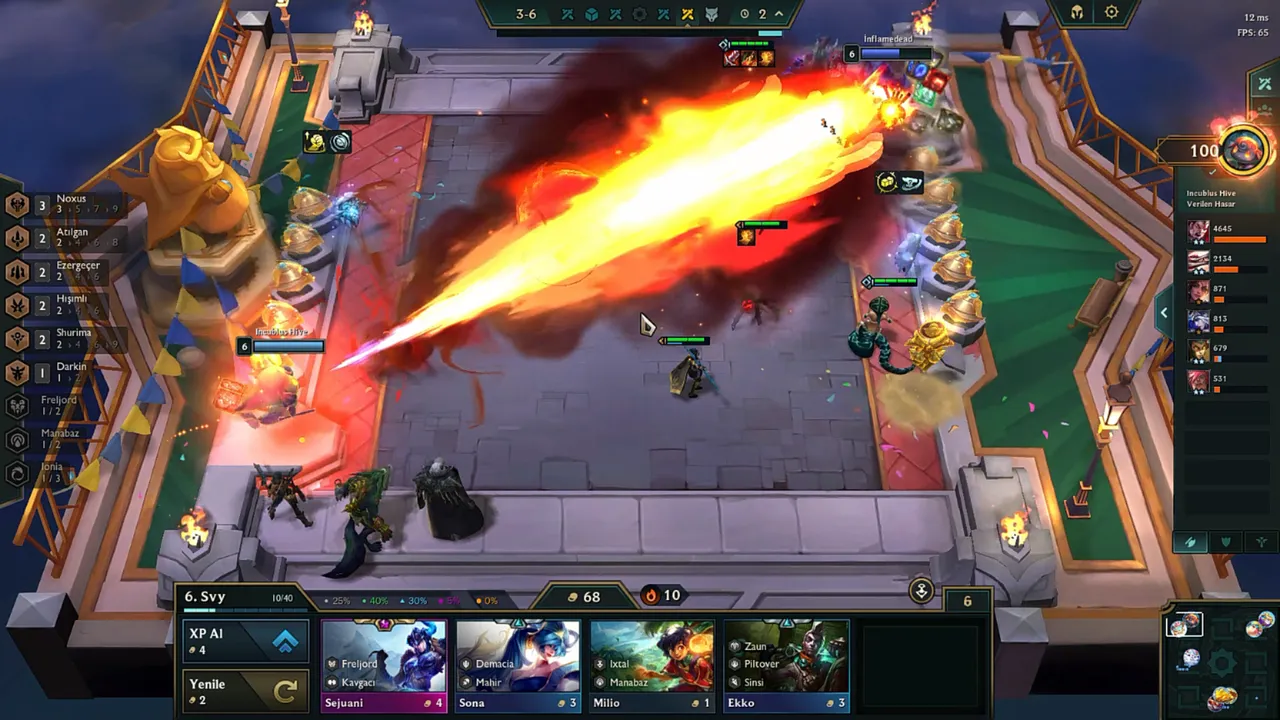The height and width of the screenshot is (720, 1280).
Task: Show the Shurima trait details
Action: [60, 339]
